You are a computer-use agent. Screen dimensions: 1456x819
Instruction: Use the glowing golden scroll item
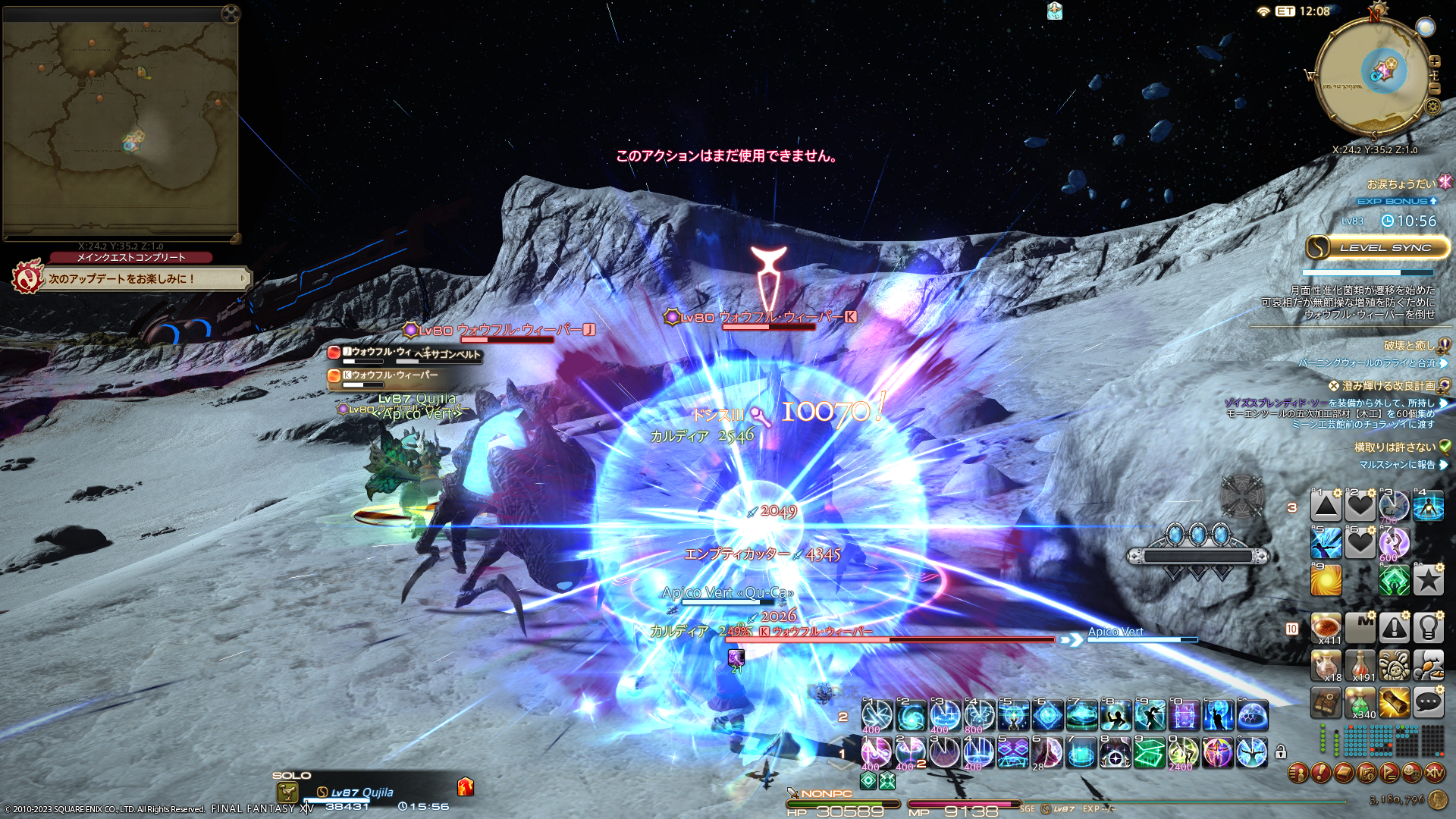point(1394,703)
